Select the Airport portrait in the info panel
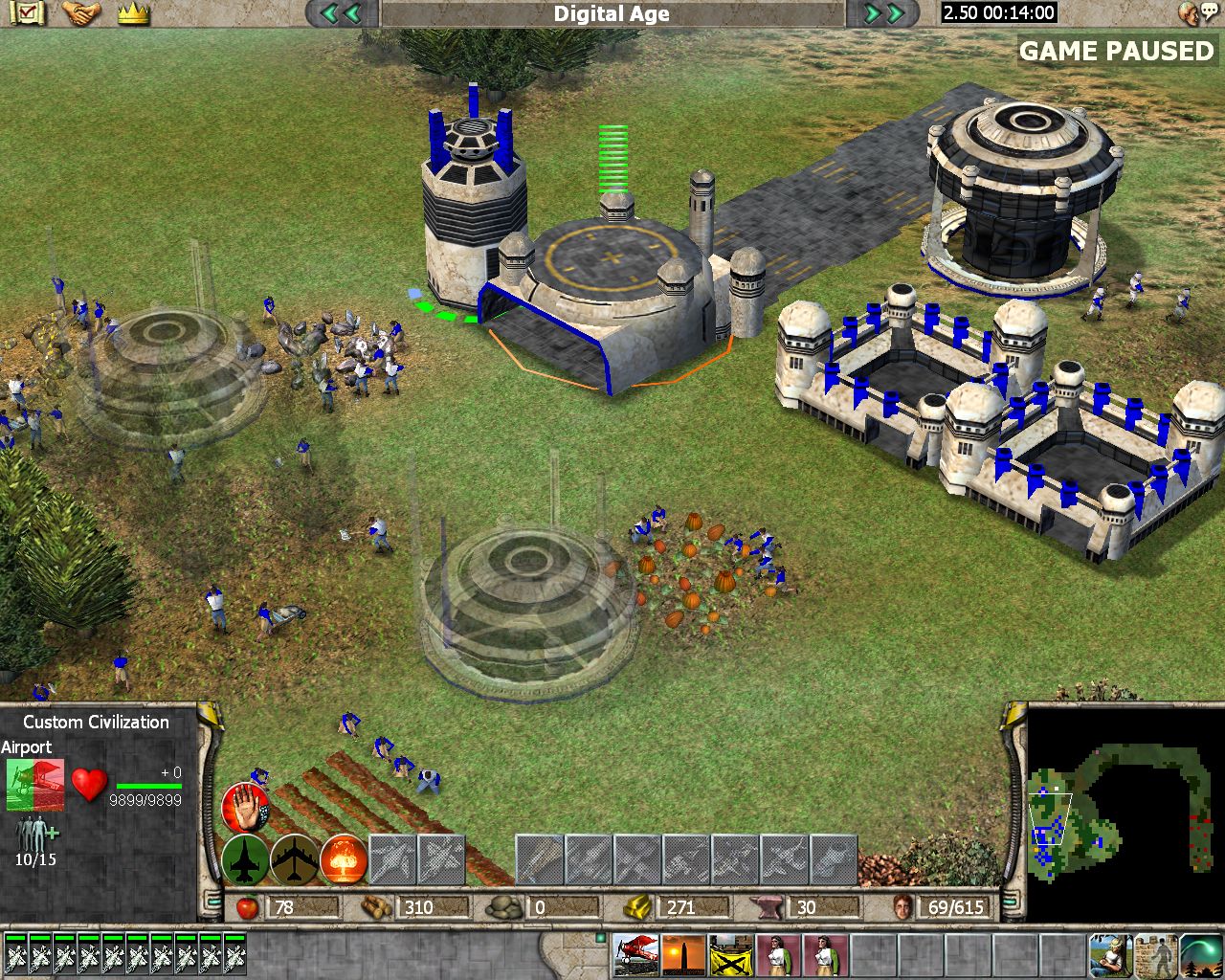Image resolution: width=1225 pixels, height=980 pixels. 35,785
